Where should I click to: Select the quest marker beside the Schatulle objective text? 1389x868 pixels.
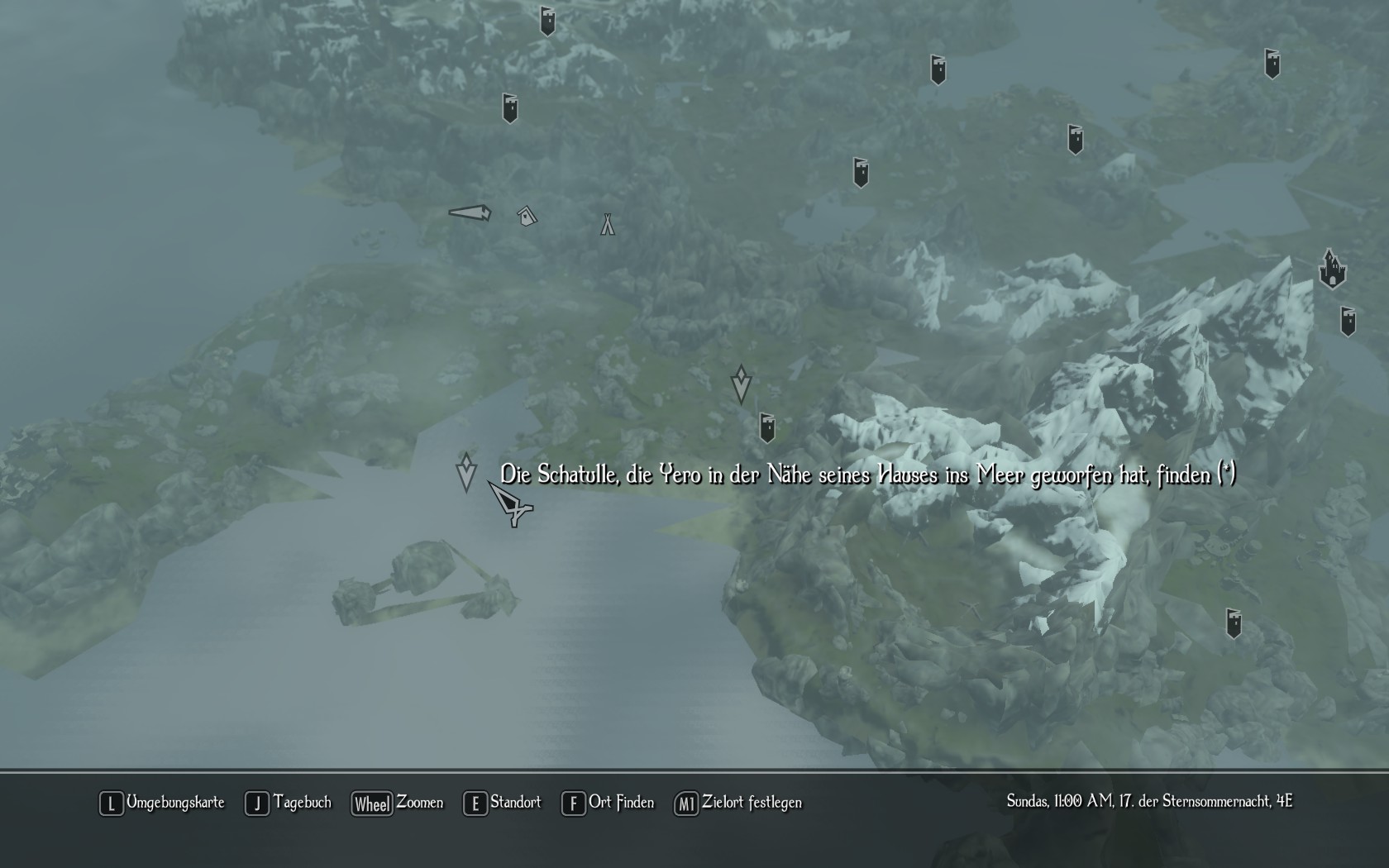[x=466, y=472]
